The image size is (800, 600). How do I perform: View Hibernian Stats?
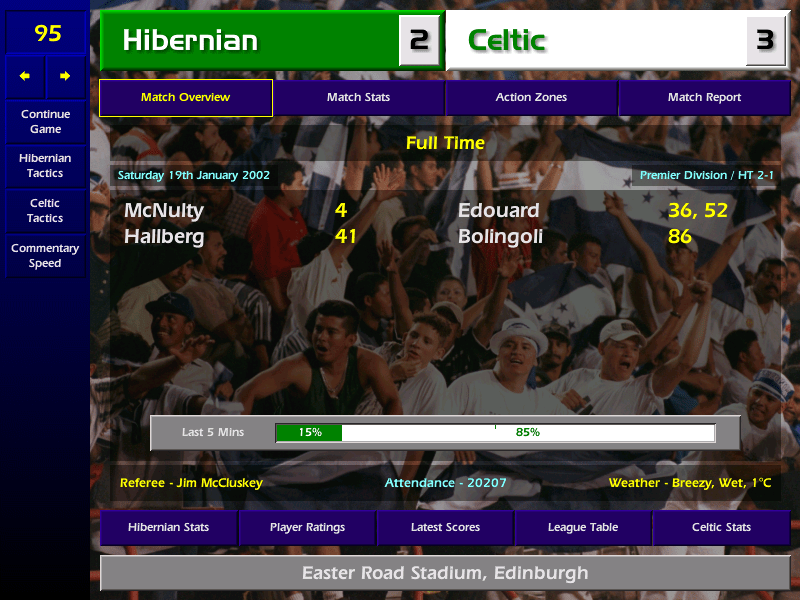pos(168,527)
